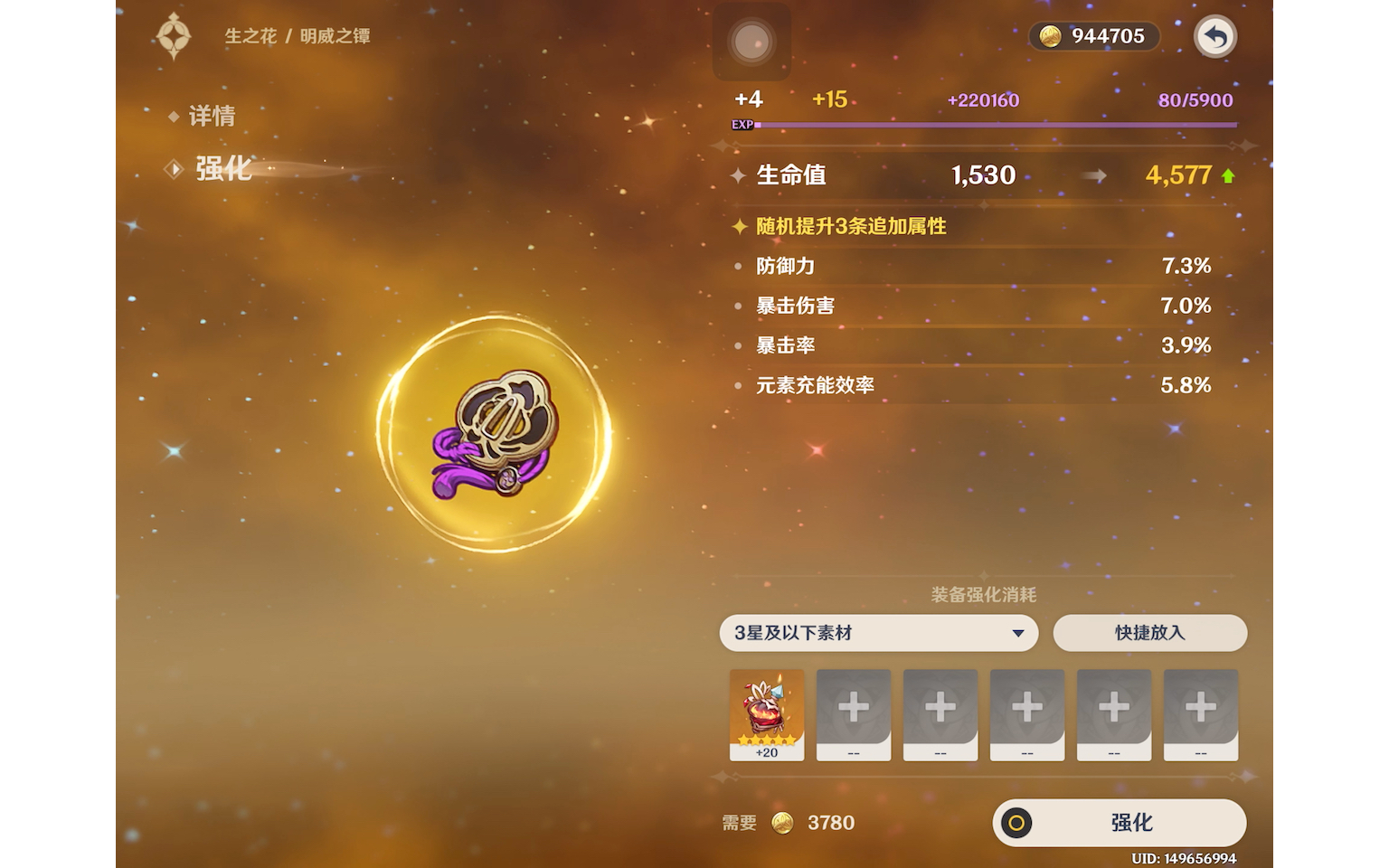1389x868 pixels.
Task: Click the dropdown arrow beside the material filter
Action: coord(1020,633)
